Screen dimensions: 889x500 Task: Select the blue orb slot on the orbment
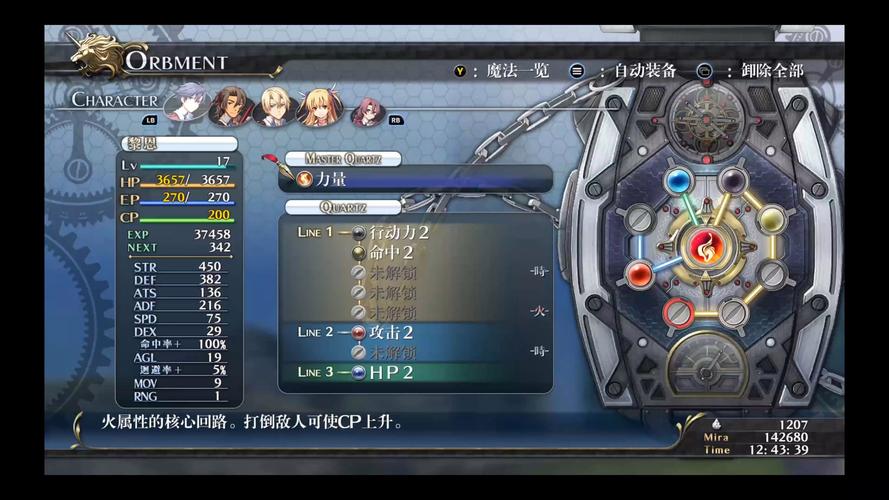click(680, 182)
